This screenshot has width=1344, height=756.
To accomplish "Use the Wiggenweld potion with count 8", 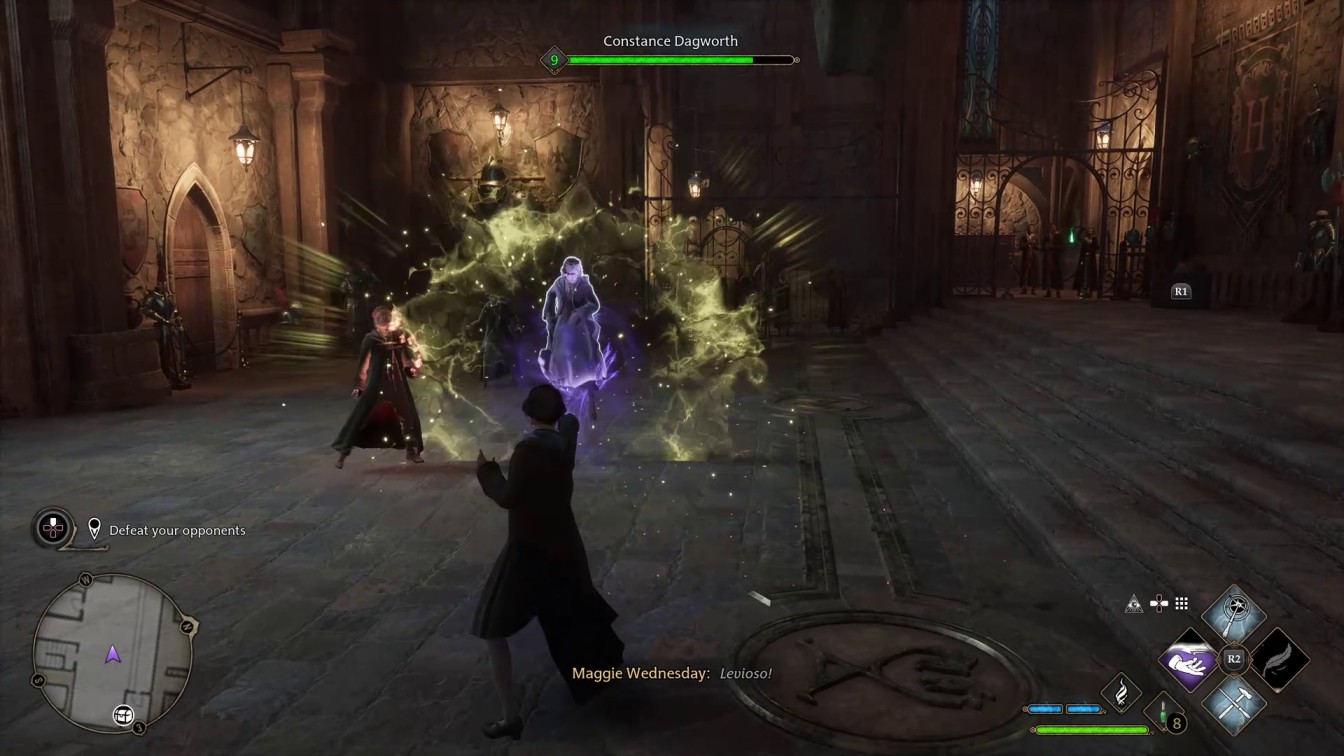I will [x=1162, y=714].
